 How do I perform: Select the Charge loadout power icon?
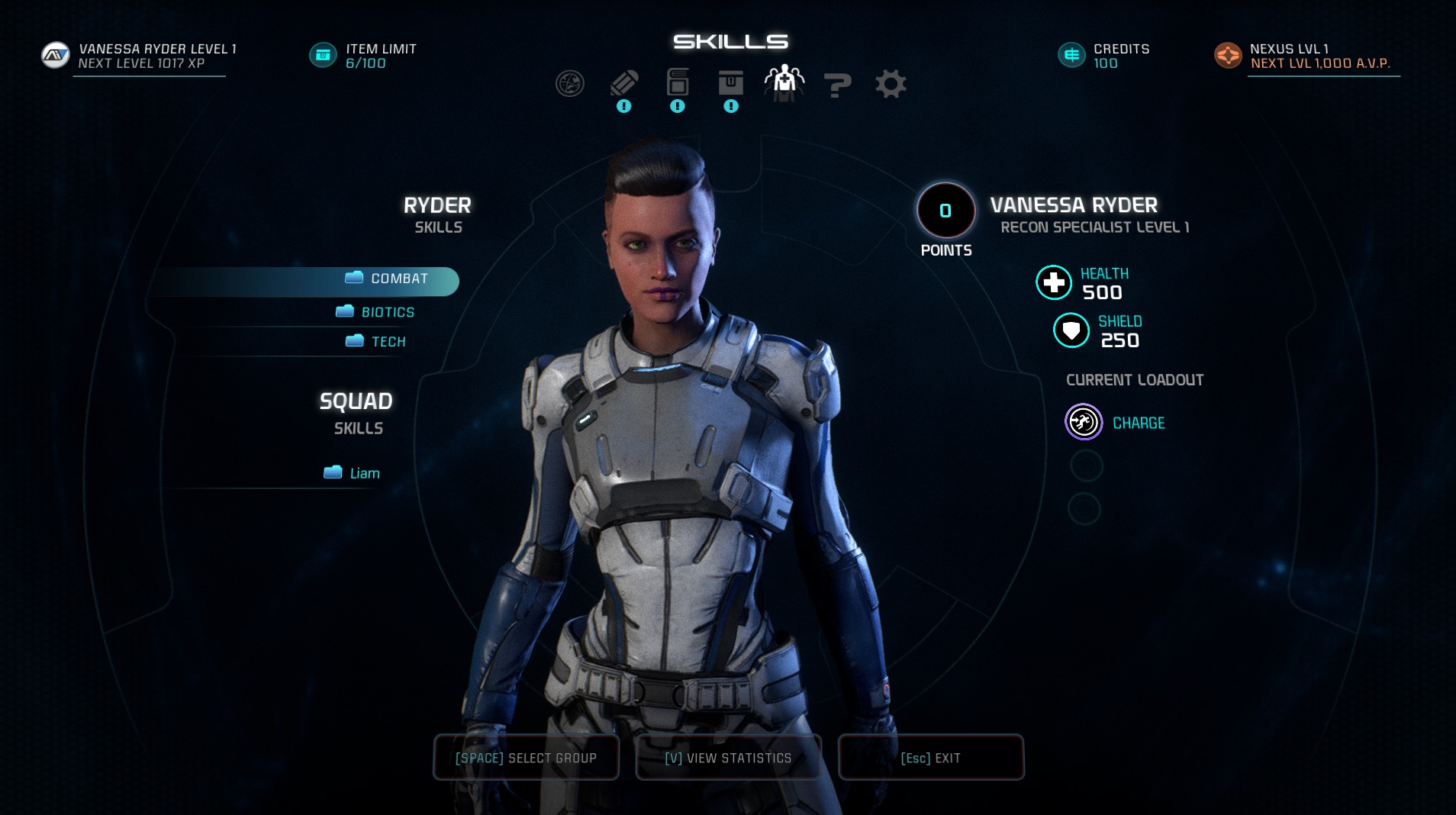[x=1084, y=422]
